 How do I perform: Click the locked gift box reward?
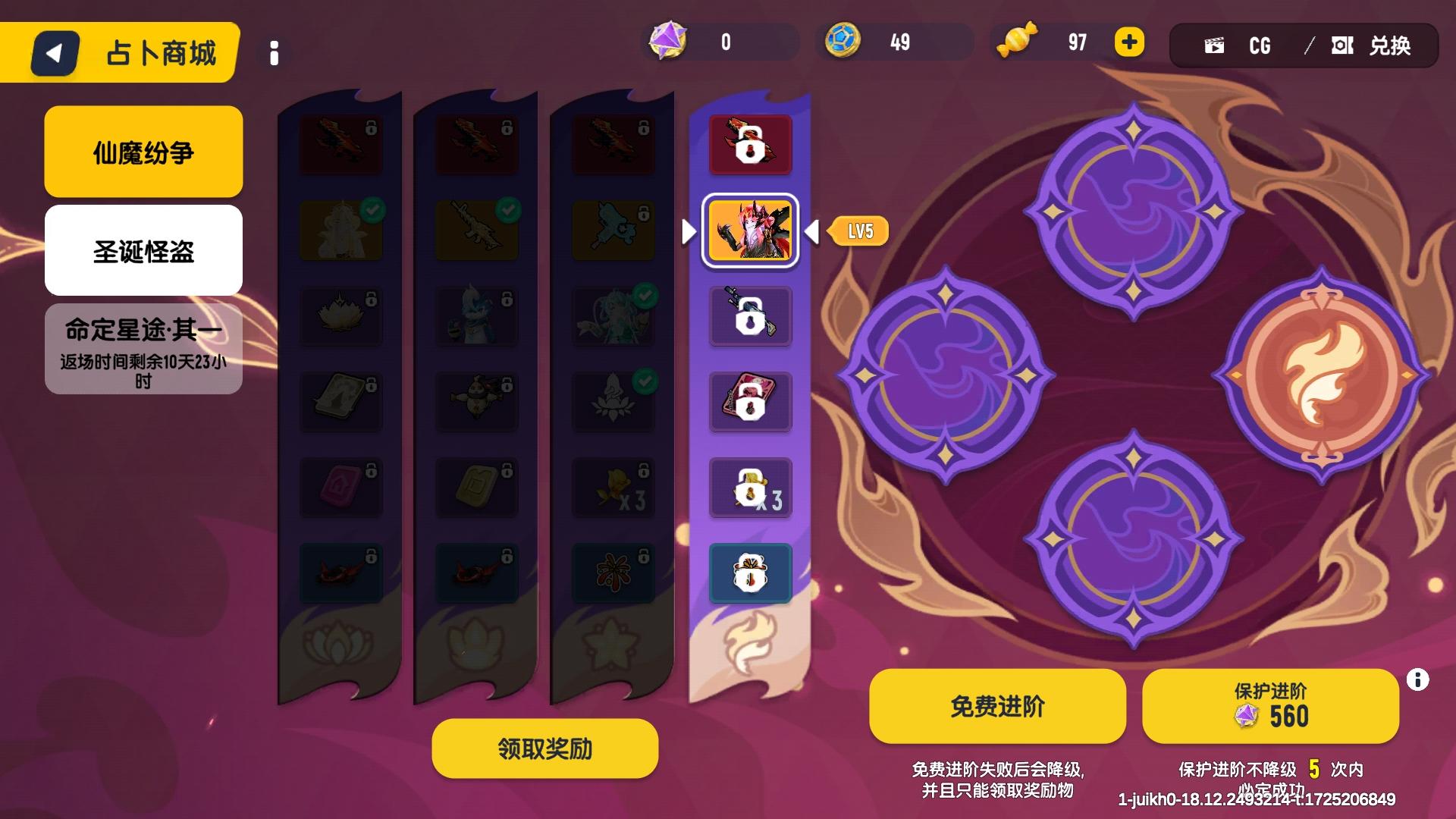tap(750, 573)
